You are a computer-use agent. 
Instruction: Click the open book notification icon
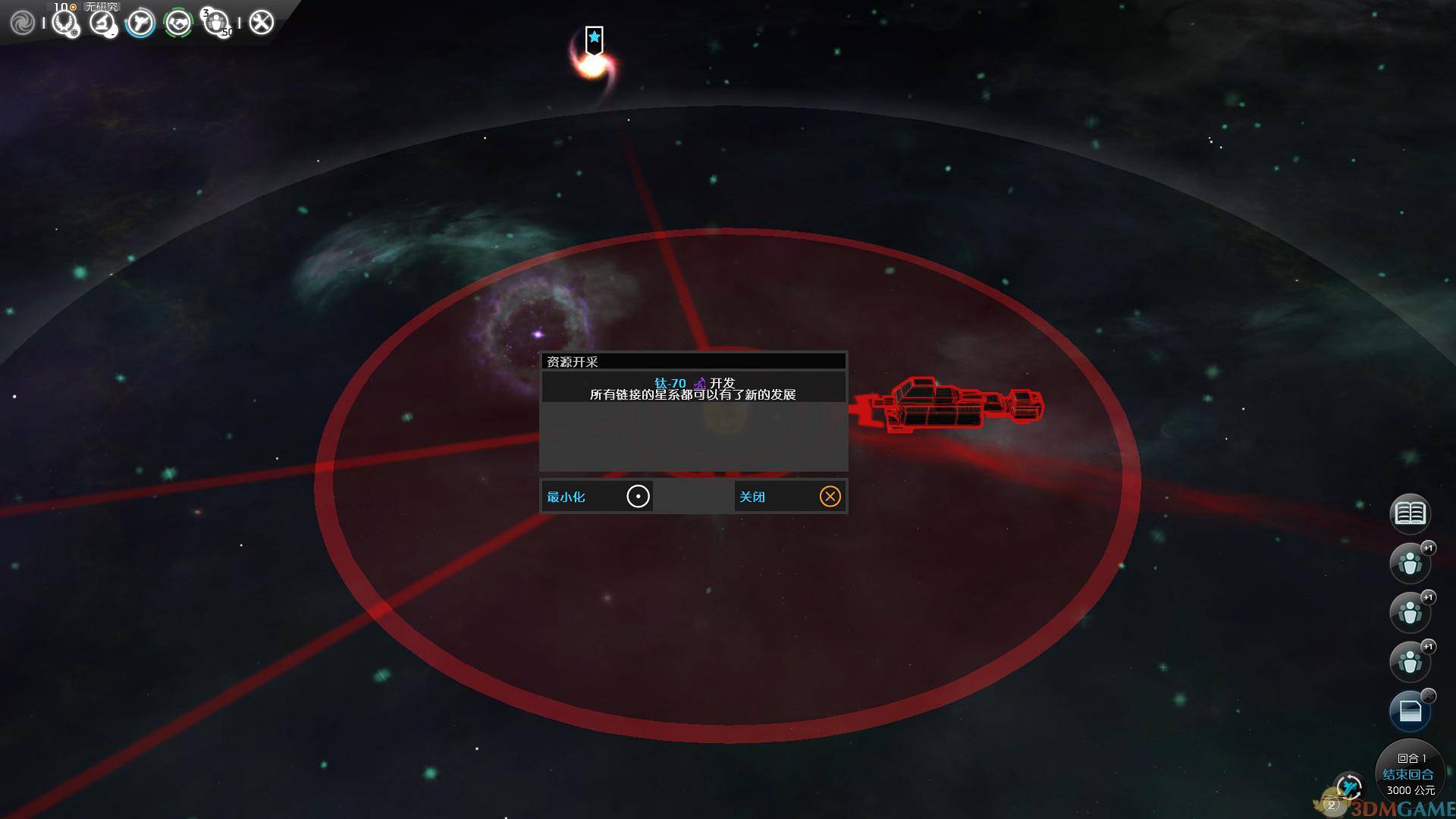pyautogui.click(x=1410, y=514)
